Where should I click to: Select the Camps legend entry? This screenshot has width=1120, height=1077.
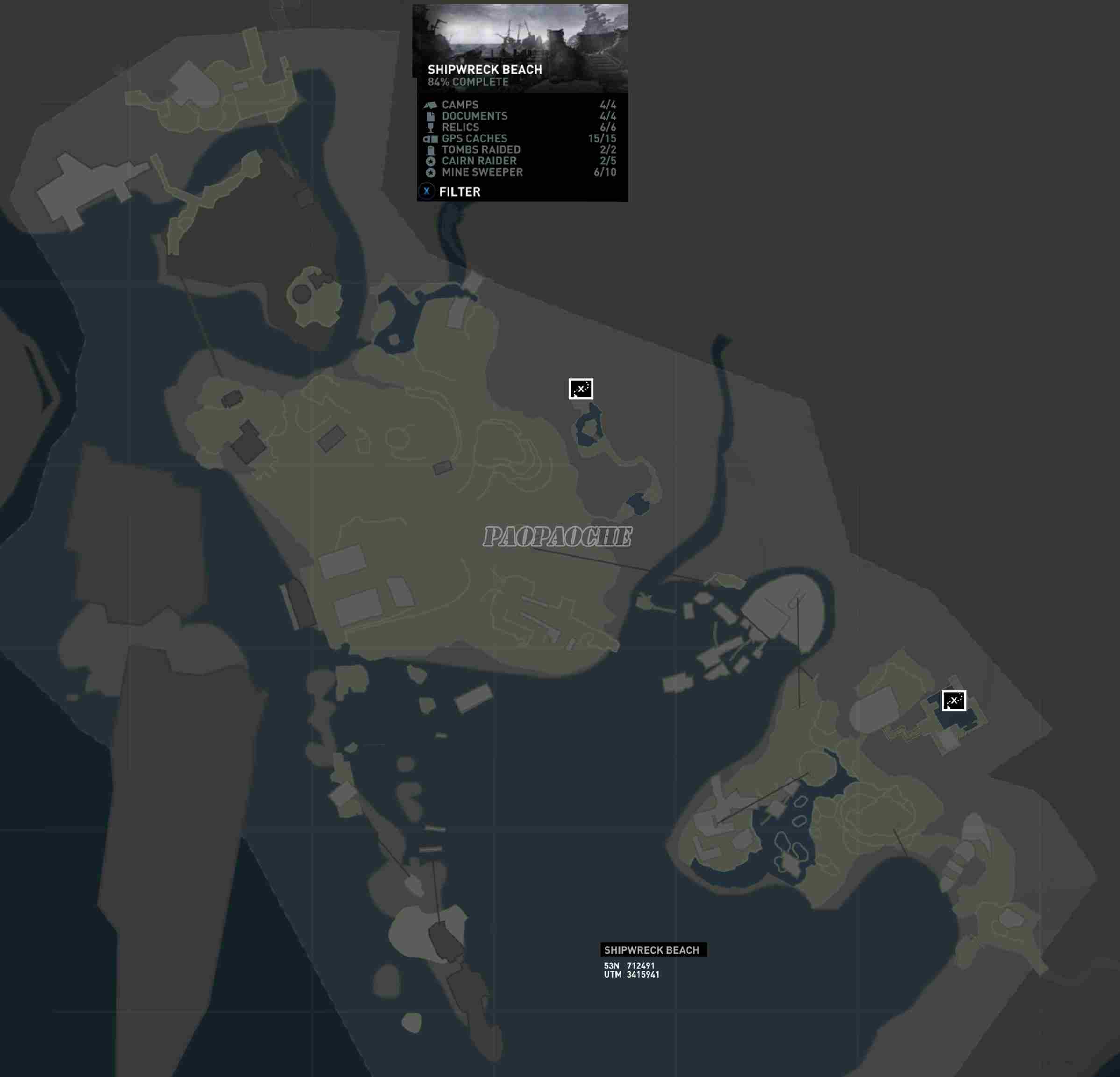click(520, 105)
